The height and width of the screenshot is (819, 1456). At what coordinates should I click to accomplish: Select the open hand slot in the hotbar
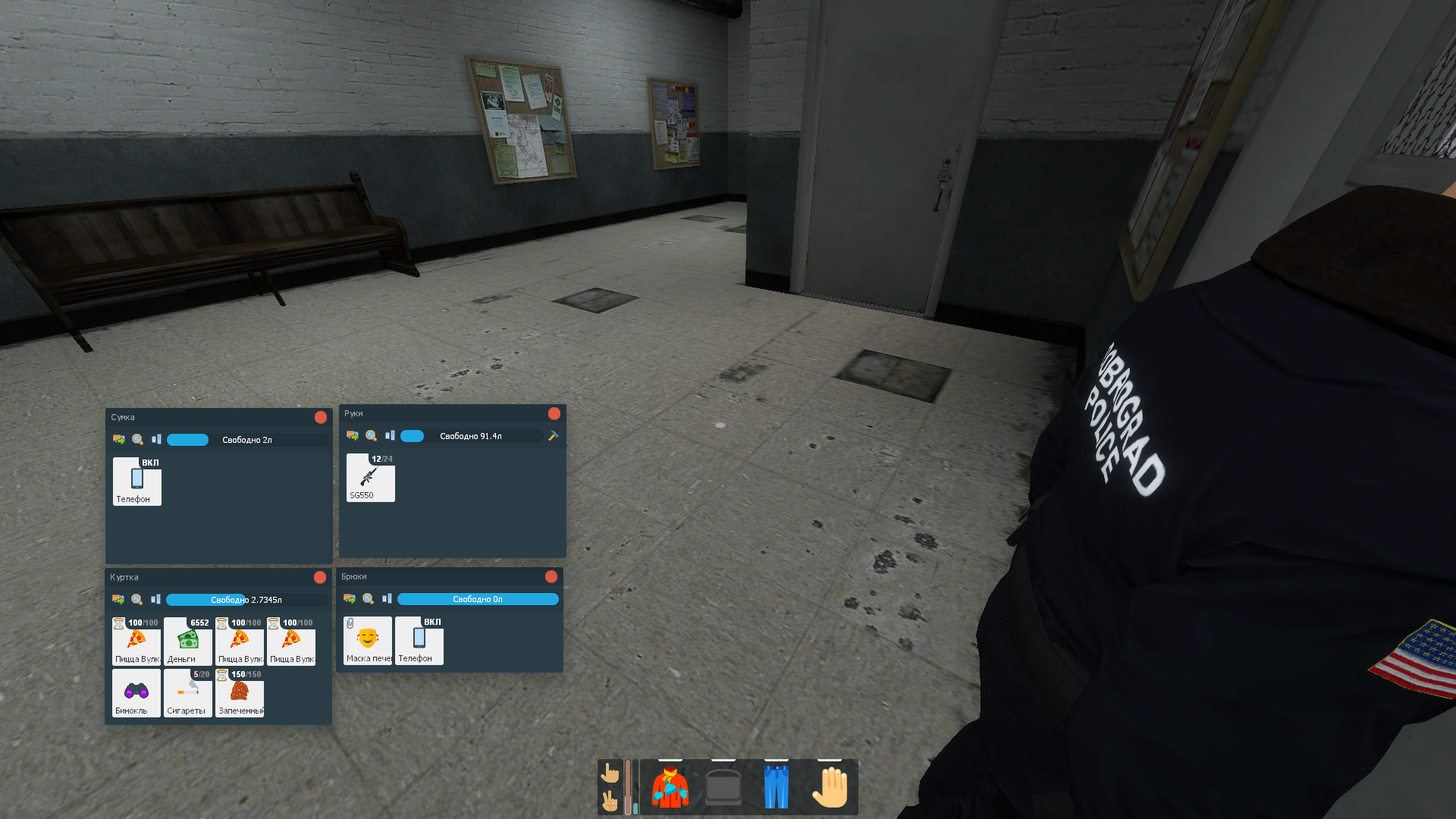(x=830, y=787)
